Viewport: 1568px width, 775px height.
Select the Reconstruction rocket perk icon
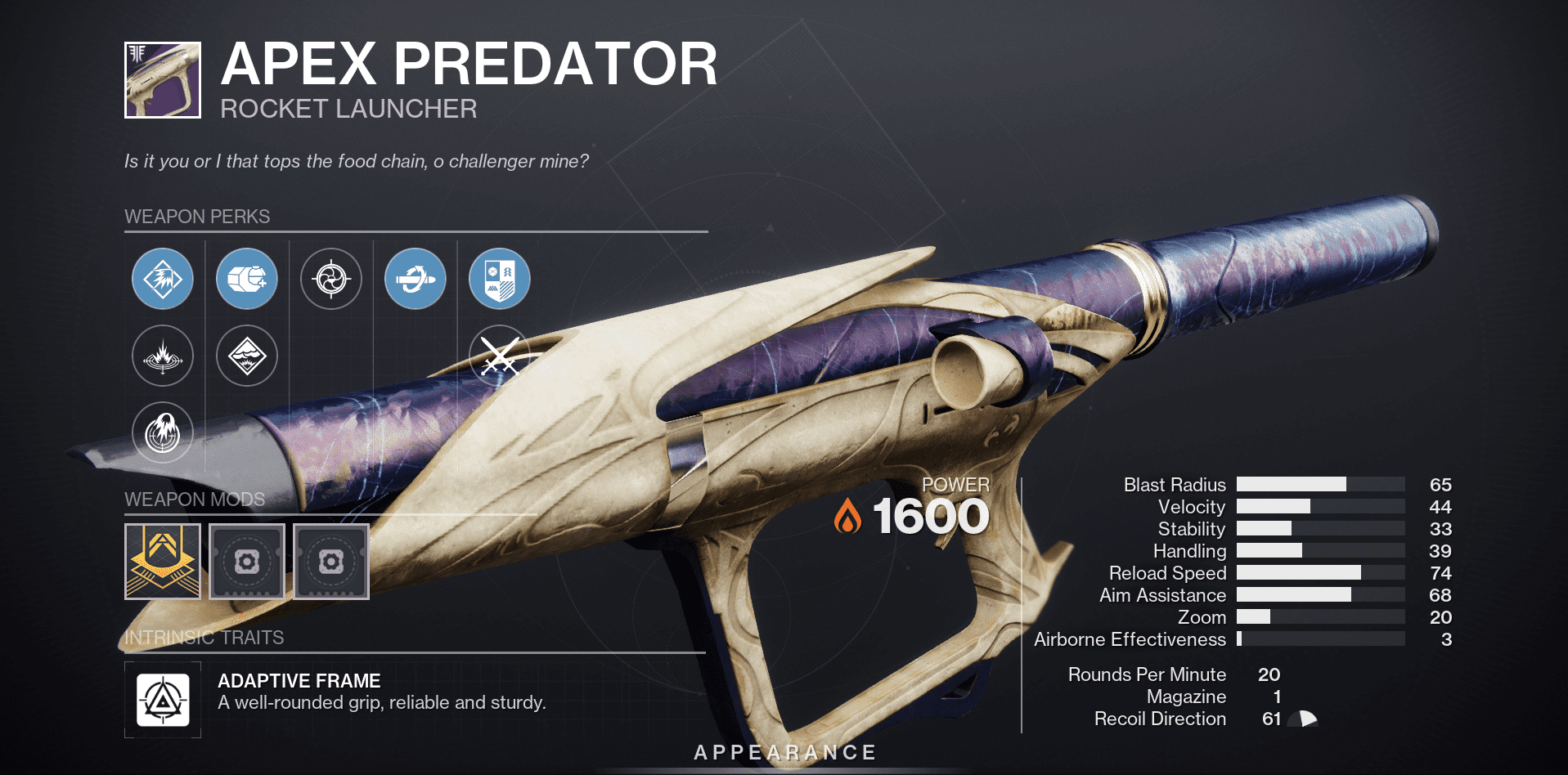pos(415,278)
